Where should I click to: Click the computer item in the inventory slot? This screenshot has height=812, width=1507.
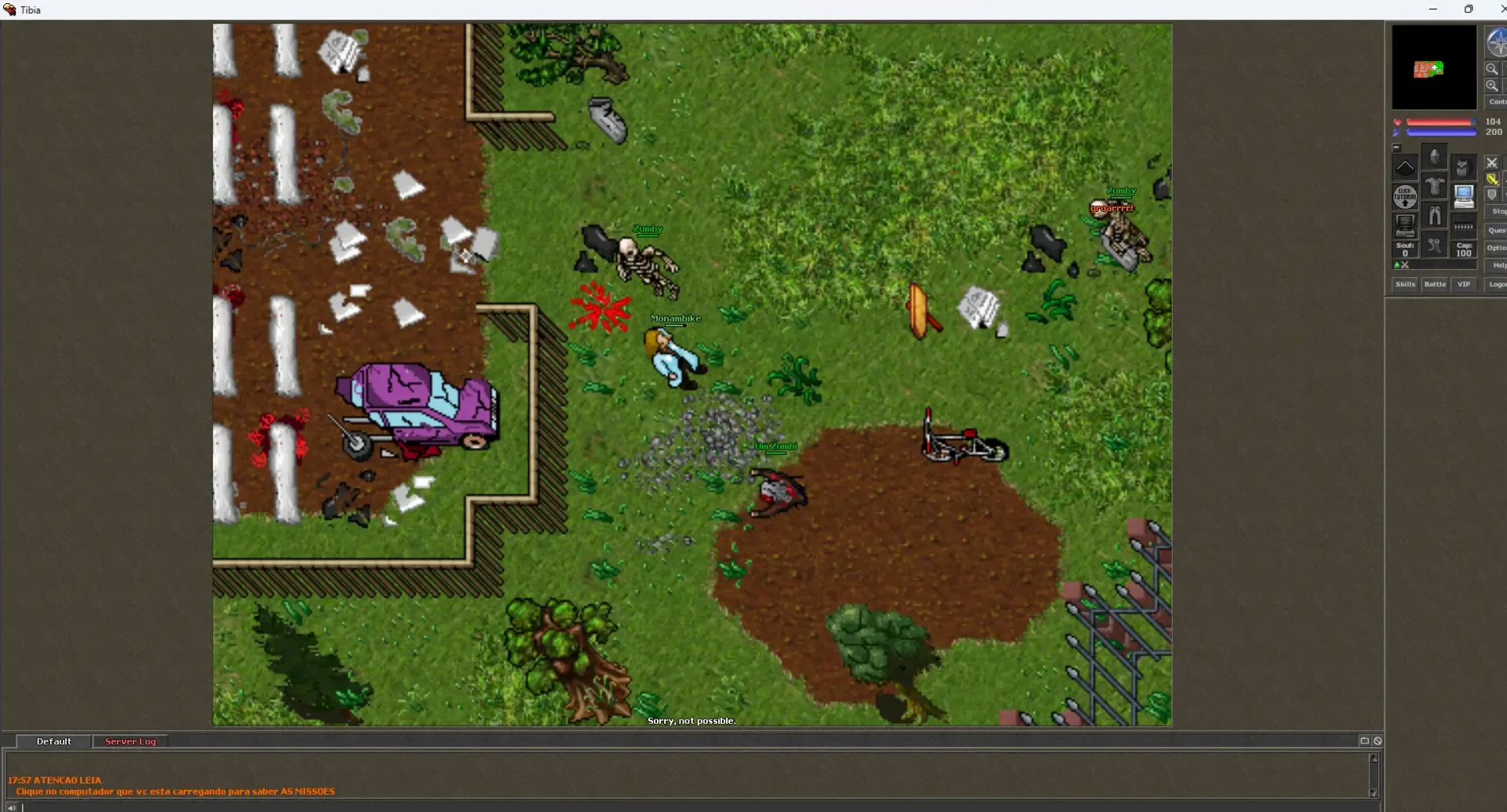click(x=1464, y=196)
